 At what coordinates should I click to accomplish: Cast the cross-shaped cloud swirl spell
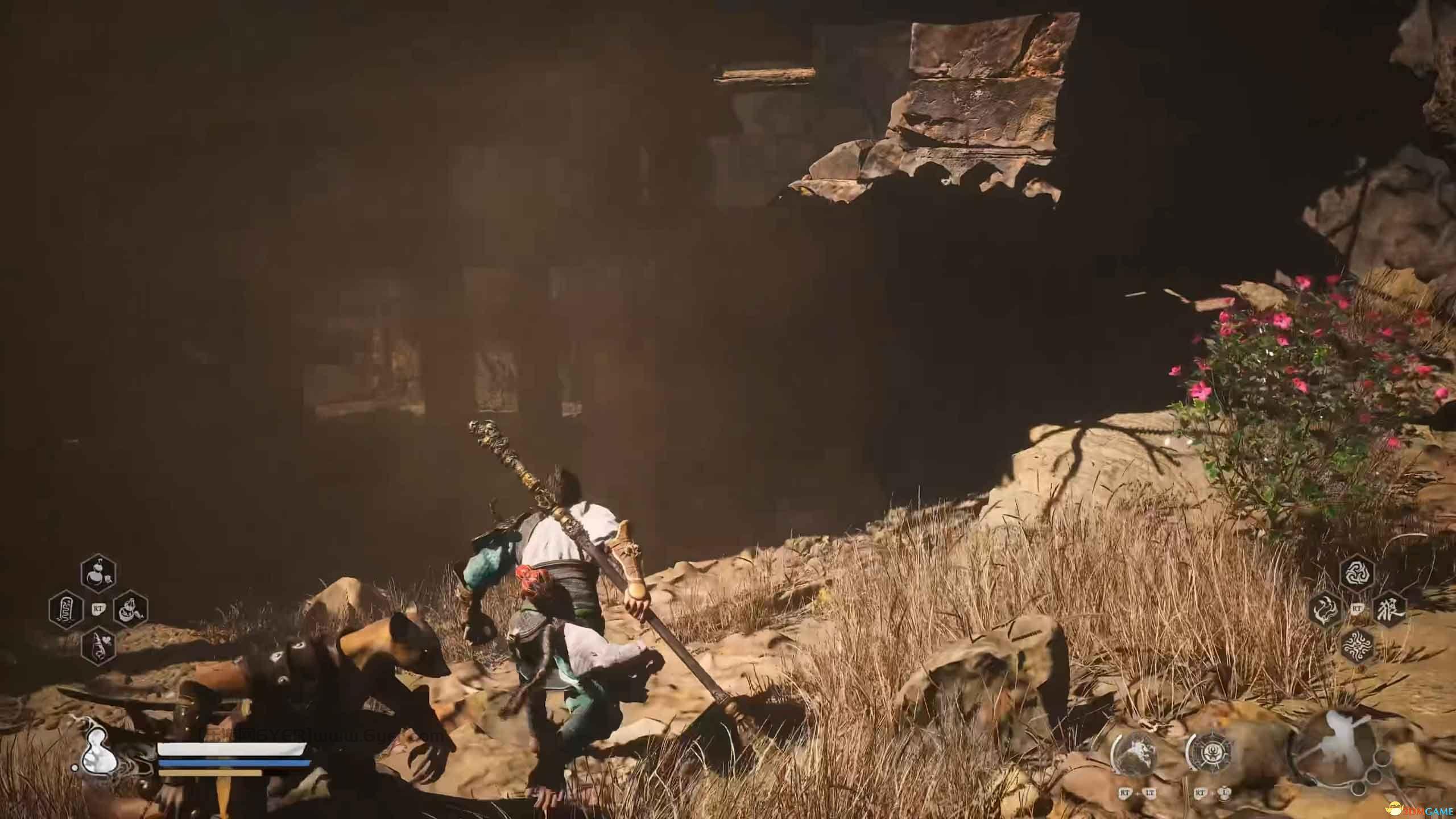pos(1358,643)
